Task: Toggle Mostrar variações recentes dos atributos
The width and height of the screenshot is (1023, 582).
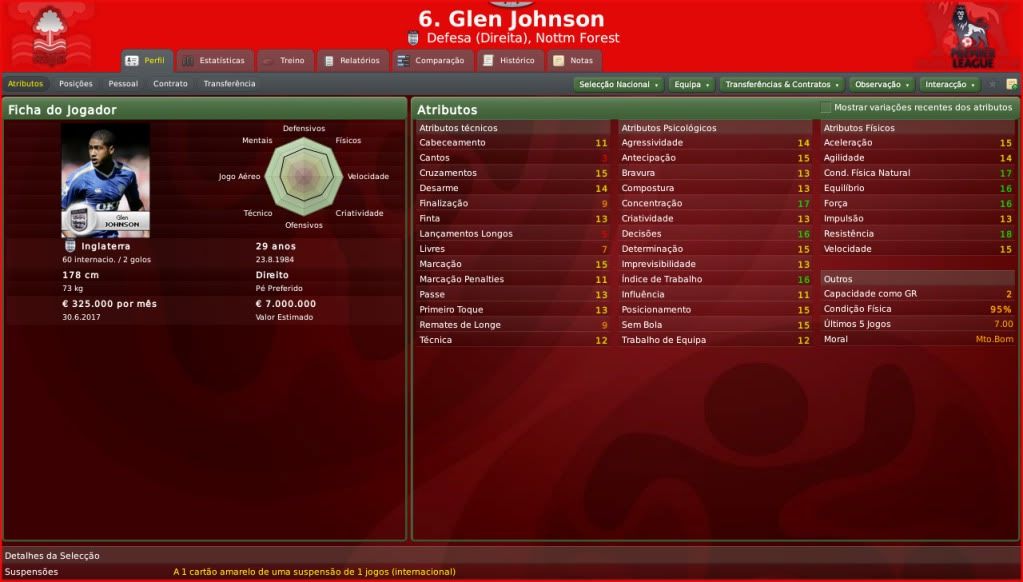Action: (x=825, y=107)
